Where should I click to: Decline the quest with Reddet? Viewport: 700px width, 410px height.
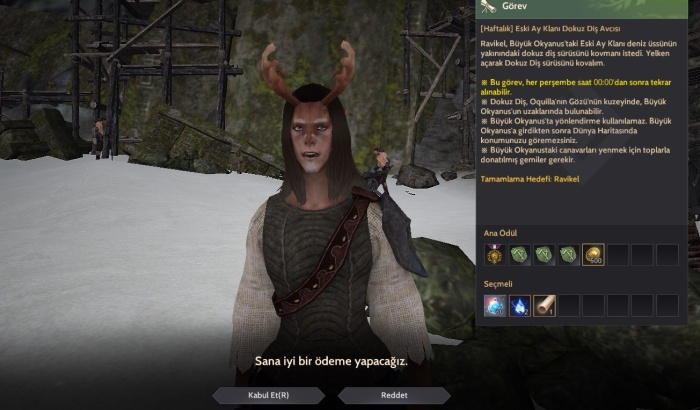(x=395, y=395)
